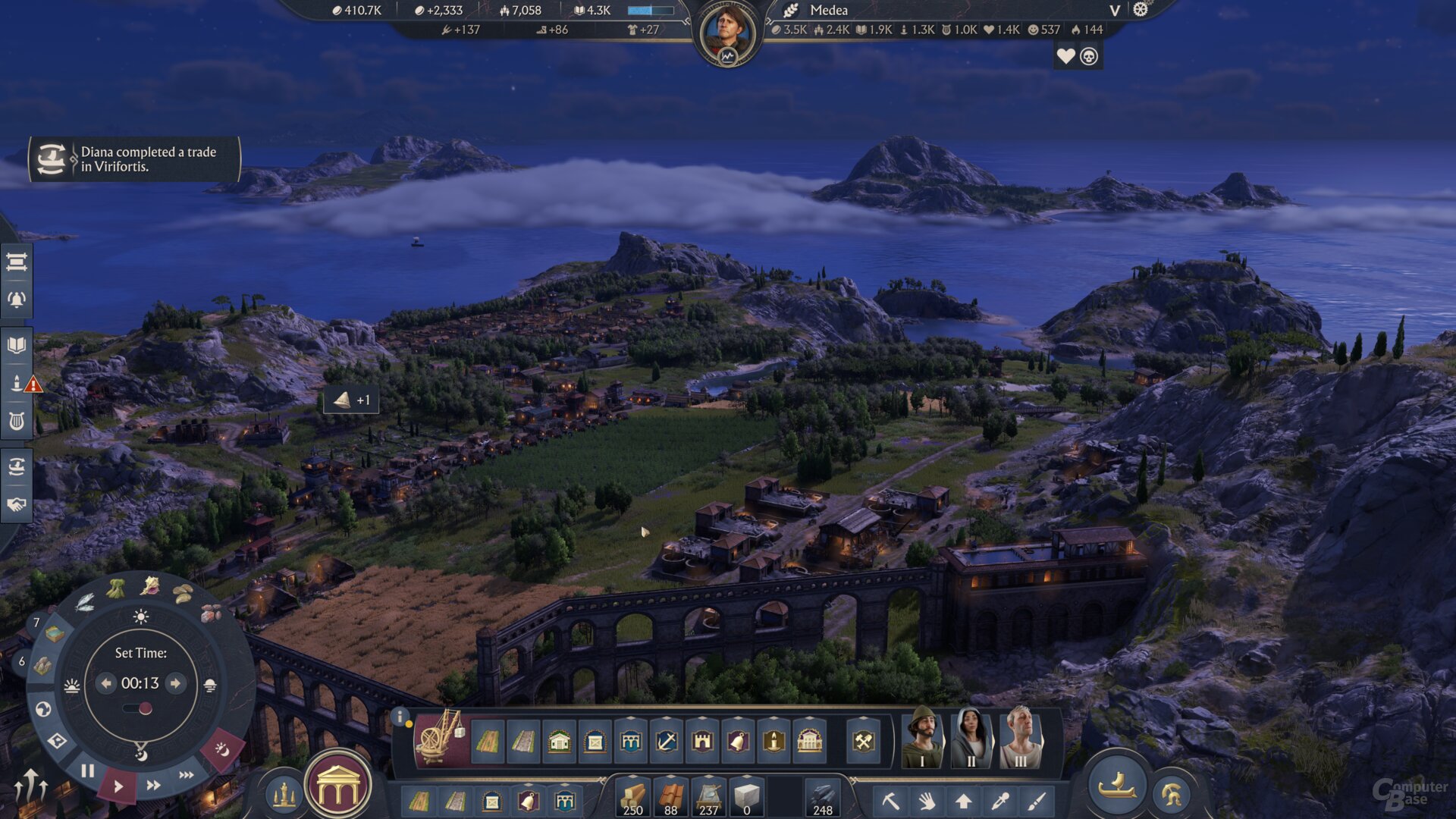
Task: Open the diplomacy handshake panel
Action: pos(15,505)
